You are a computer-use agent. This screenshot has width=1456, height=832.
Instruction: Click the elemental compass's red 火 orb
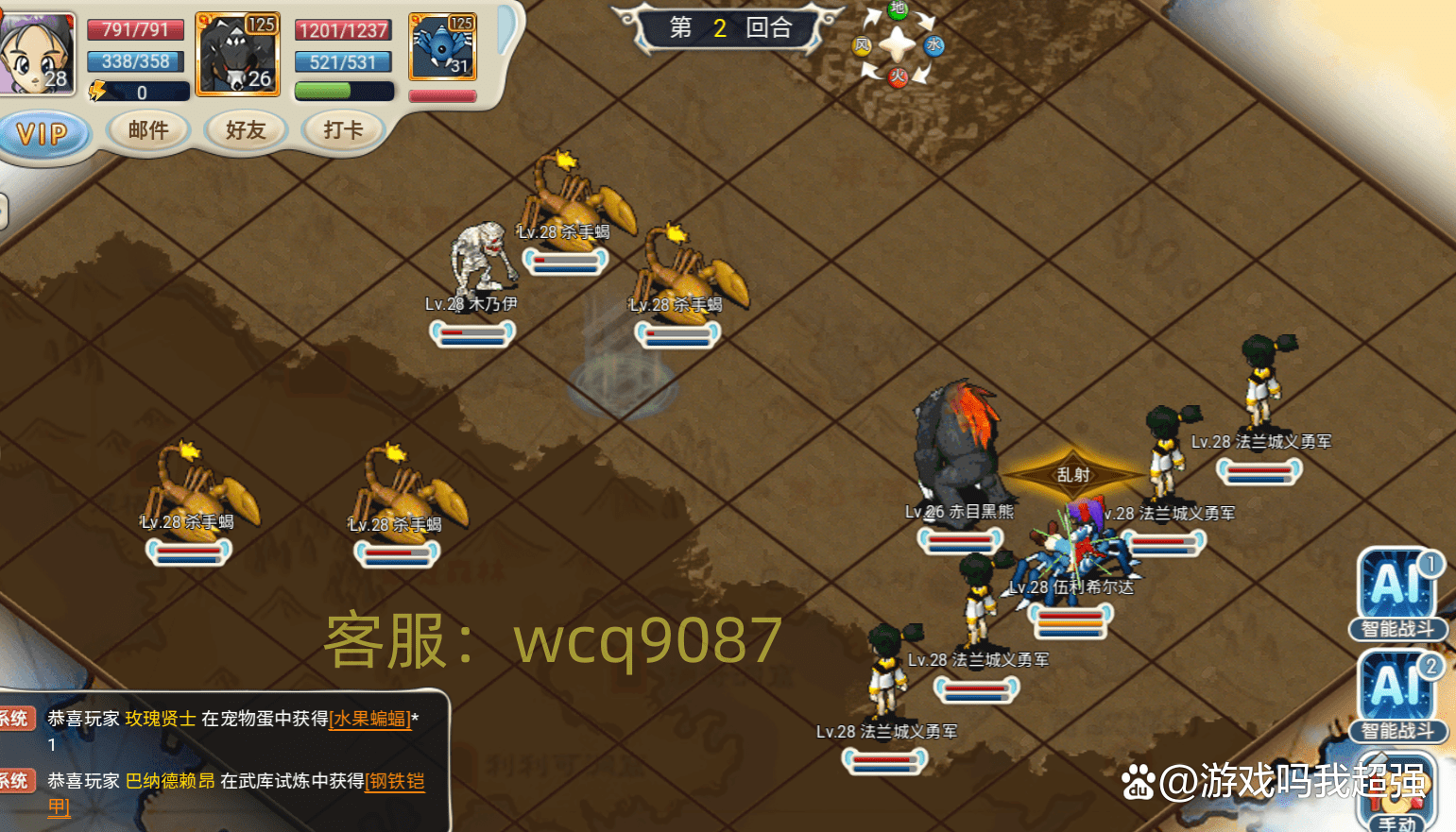tap(898, 78)
